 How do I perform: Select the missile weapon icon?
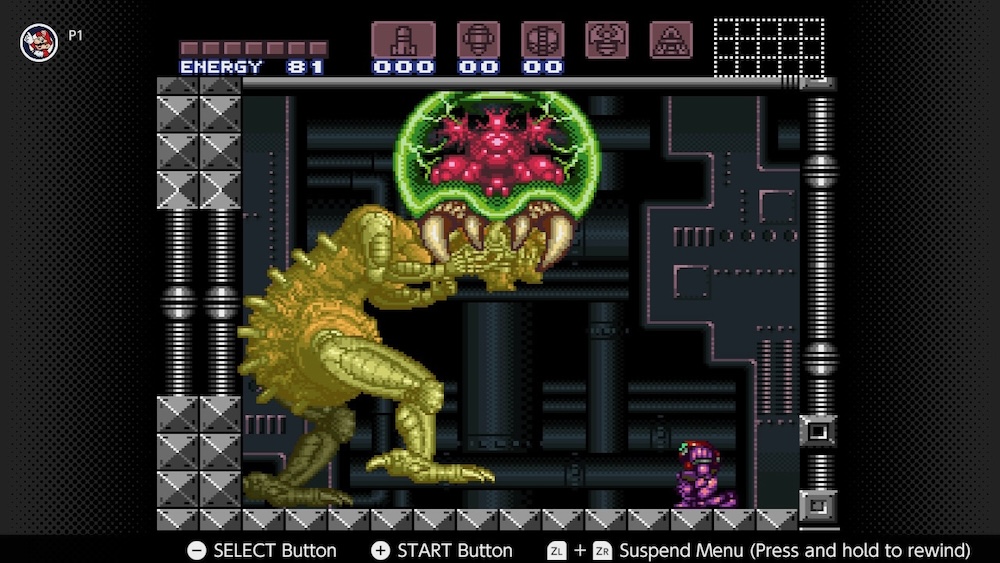click(x=403, y=40)
